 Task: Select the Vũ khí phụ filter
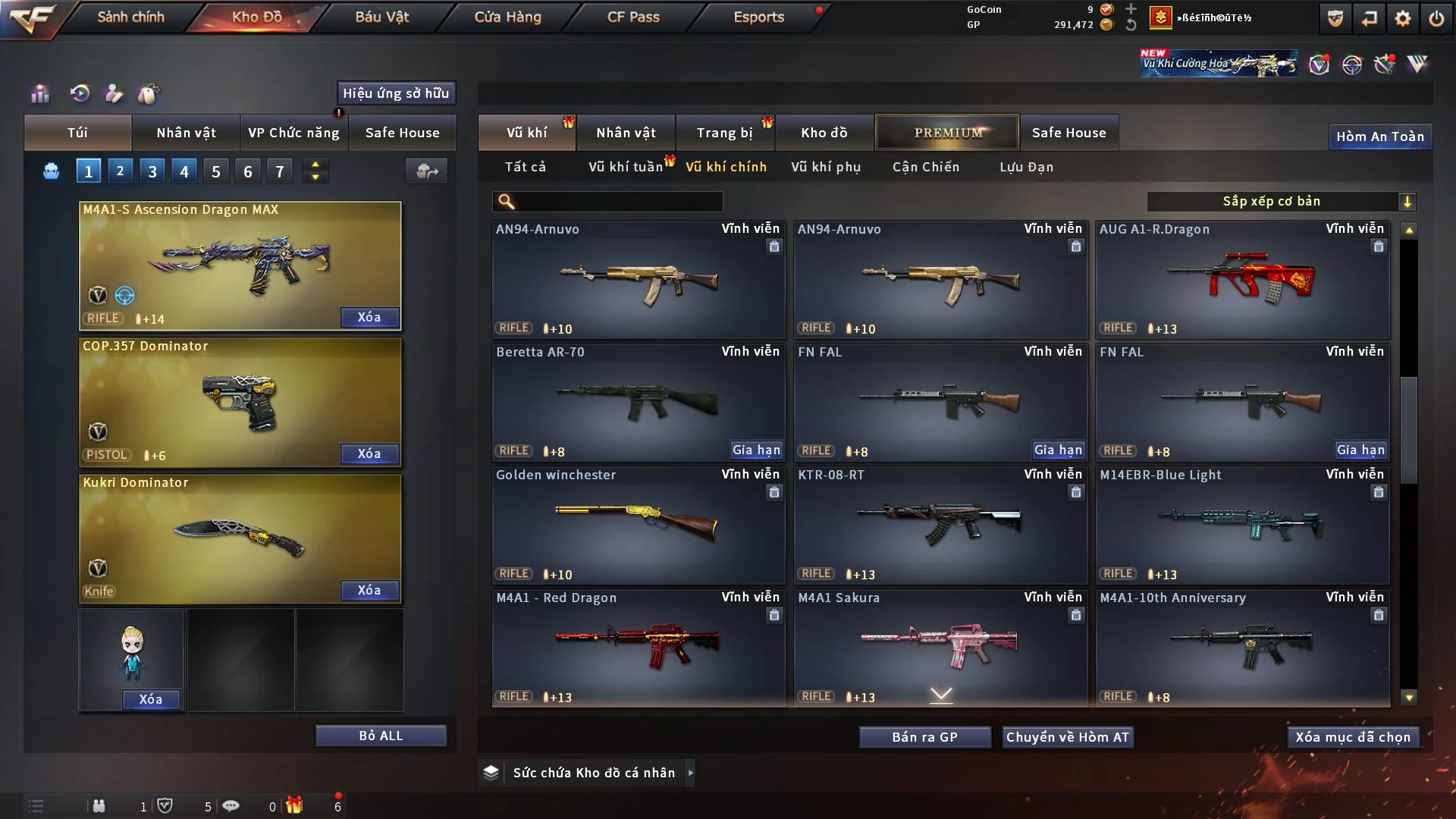click(825, 167)
